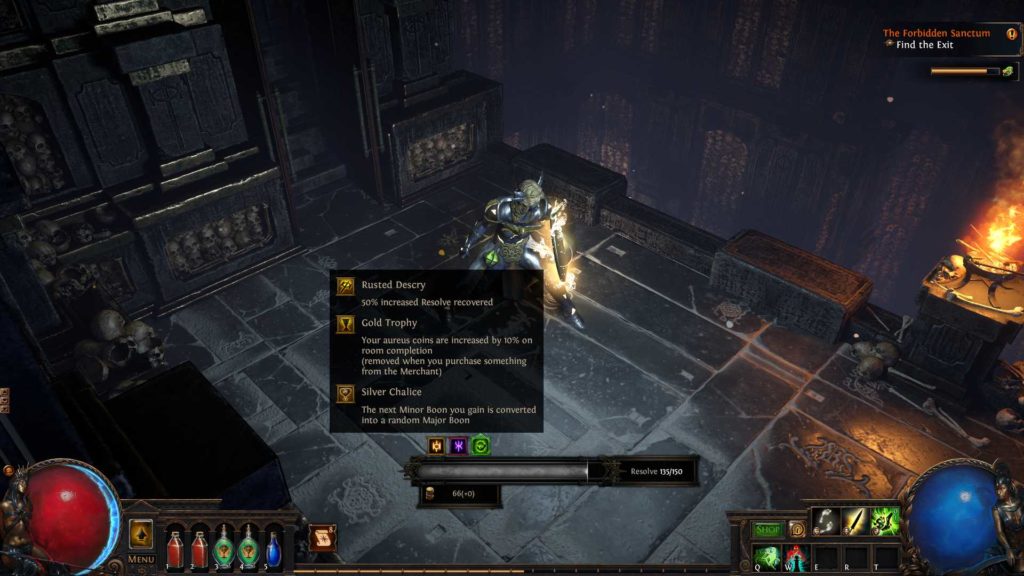Use the first red life flask
Image resolution: width=1024 pixels, height=576 pixels.
175,546
